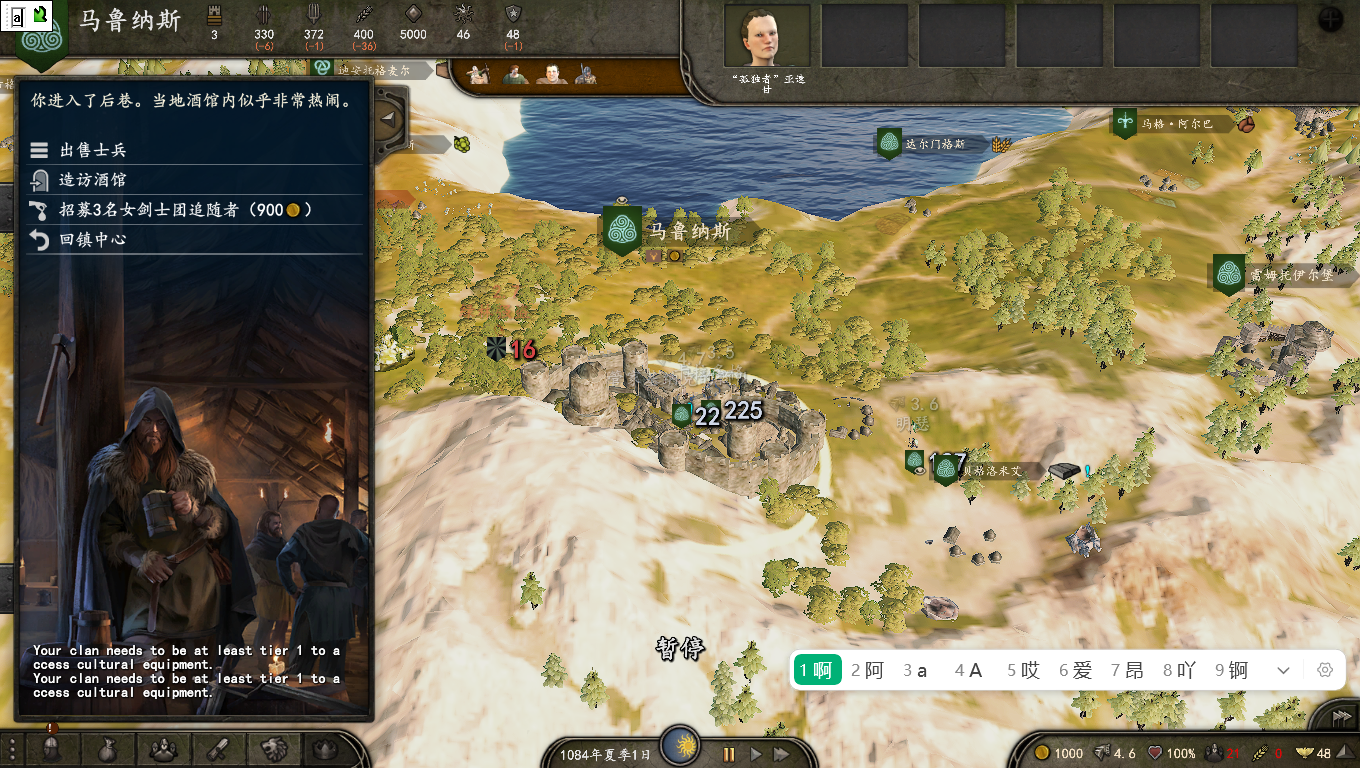Click the round plus button beside portrait slots
Image resolution: width=1360 pixels, height=768 pixels.
pos(1331,19)
